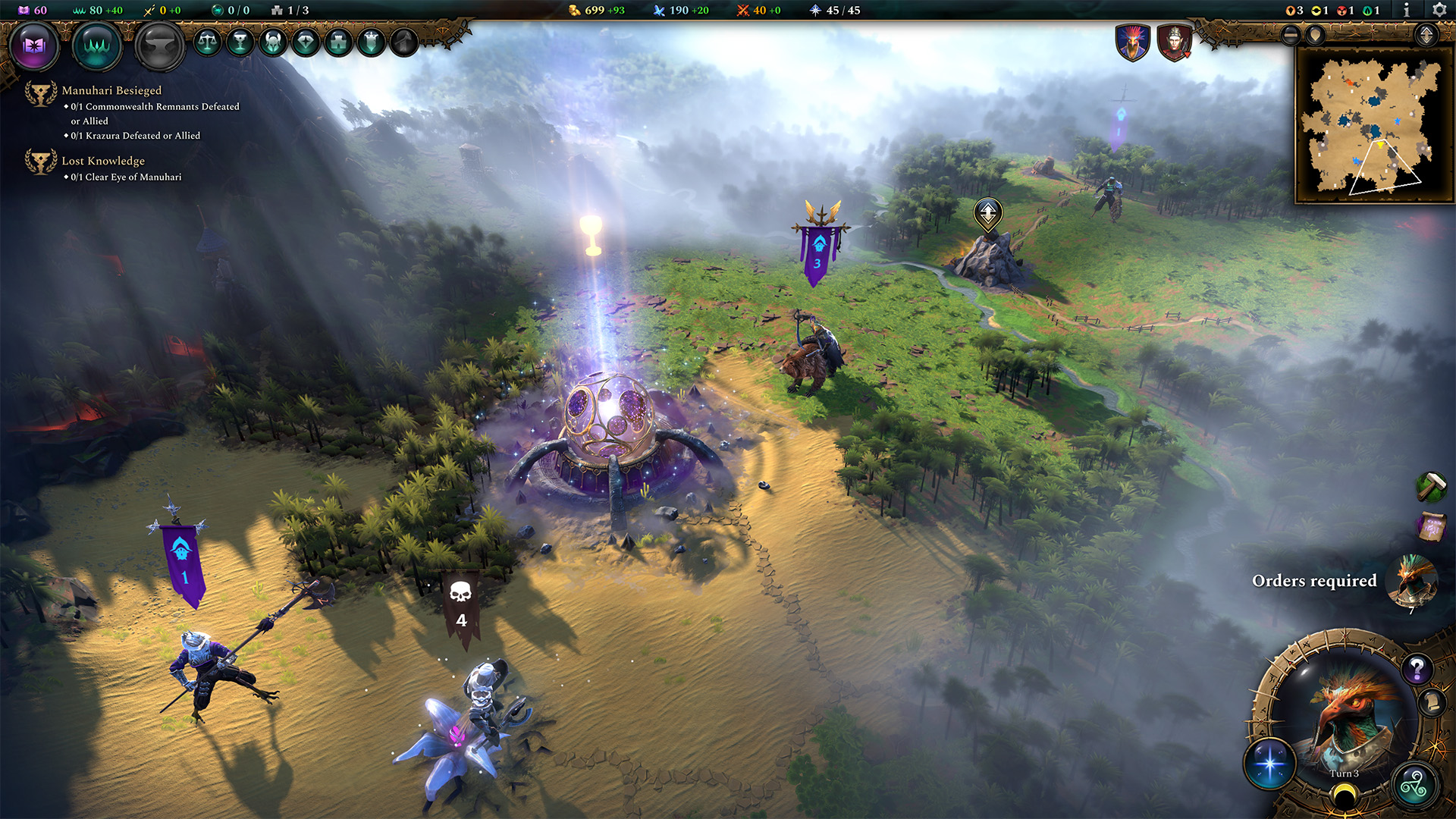The width and height of the screenshot is (1456, 819).
Task: Click the castle cities overview icon
Action: [x=338, y=42]
